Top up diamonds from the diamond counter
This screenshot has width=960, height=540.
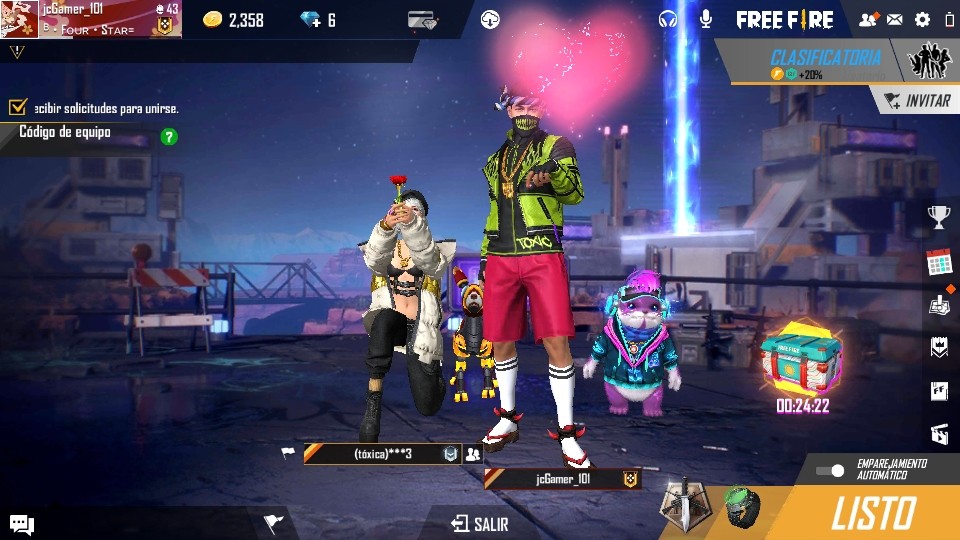pyautogui.click(x=318, y=20)
